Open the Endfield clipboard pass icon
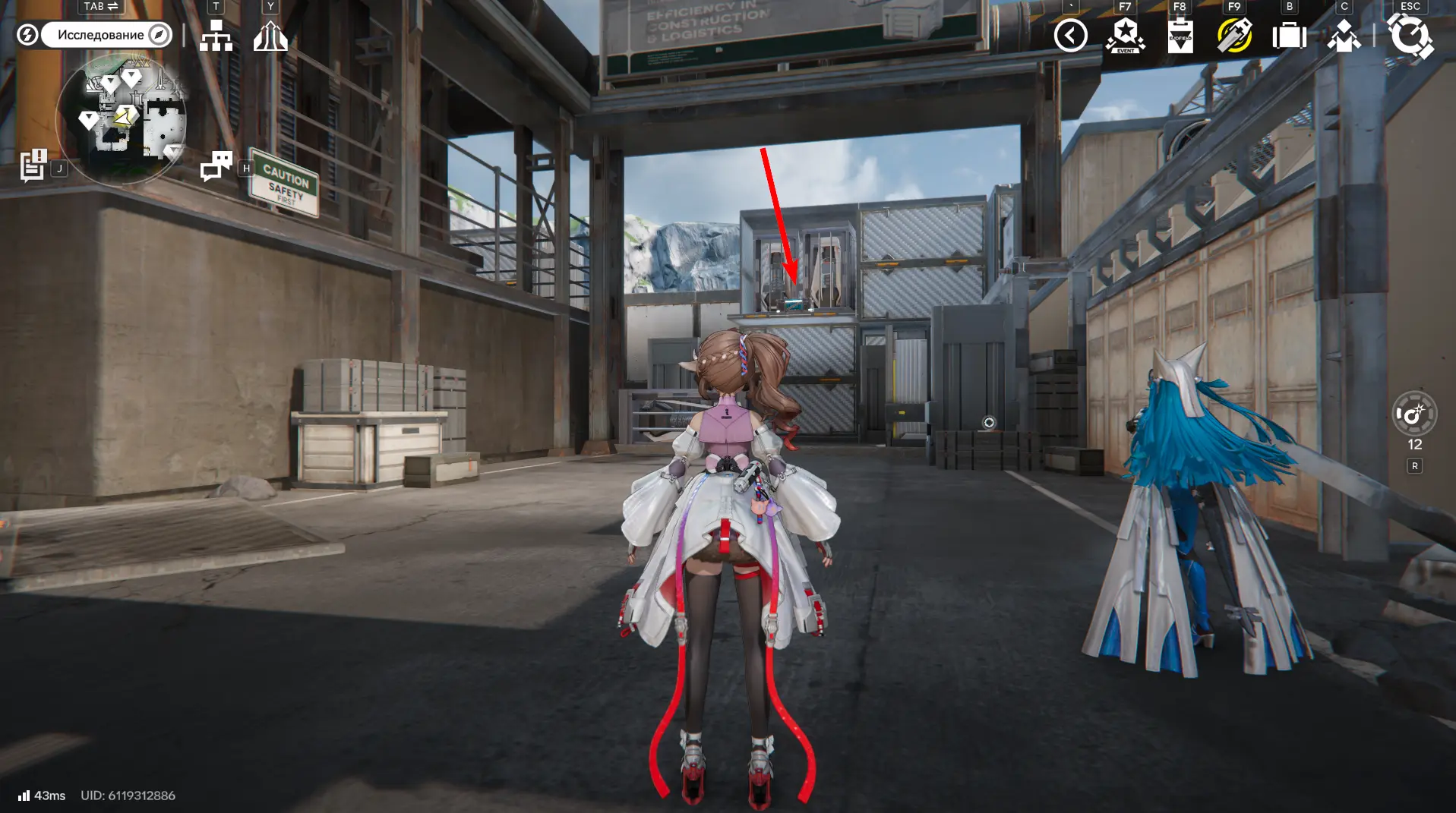 tap(1180, 35)
